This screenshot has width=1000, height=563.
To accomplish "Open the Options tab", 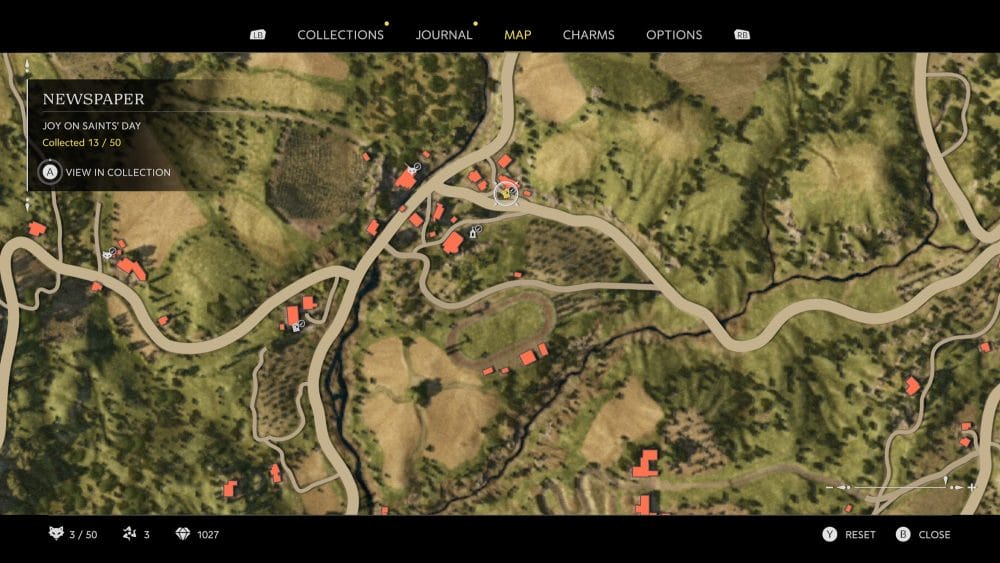I will tap(674, 35).
